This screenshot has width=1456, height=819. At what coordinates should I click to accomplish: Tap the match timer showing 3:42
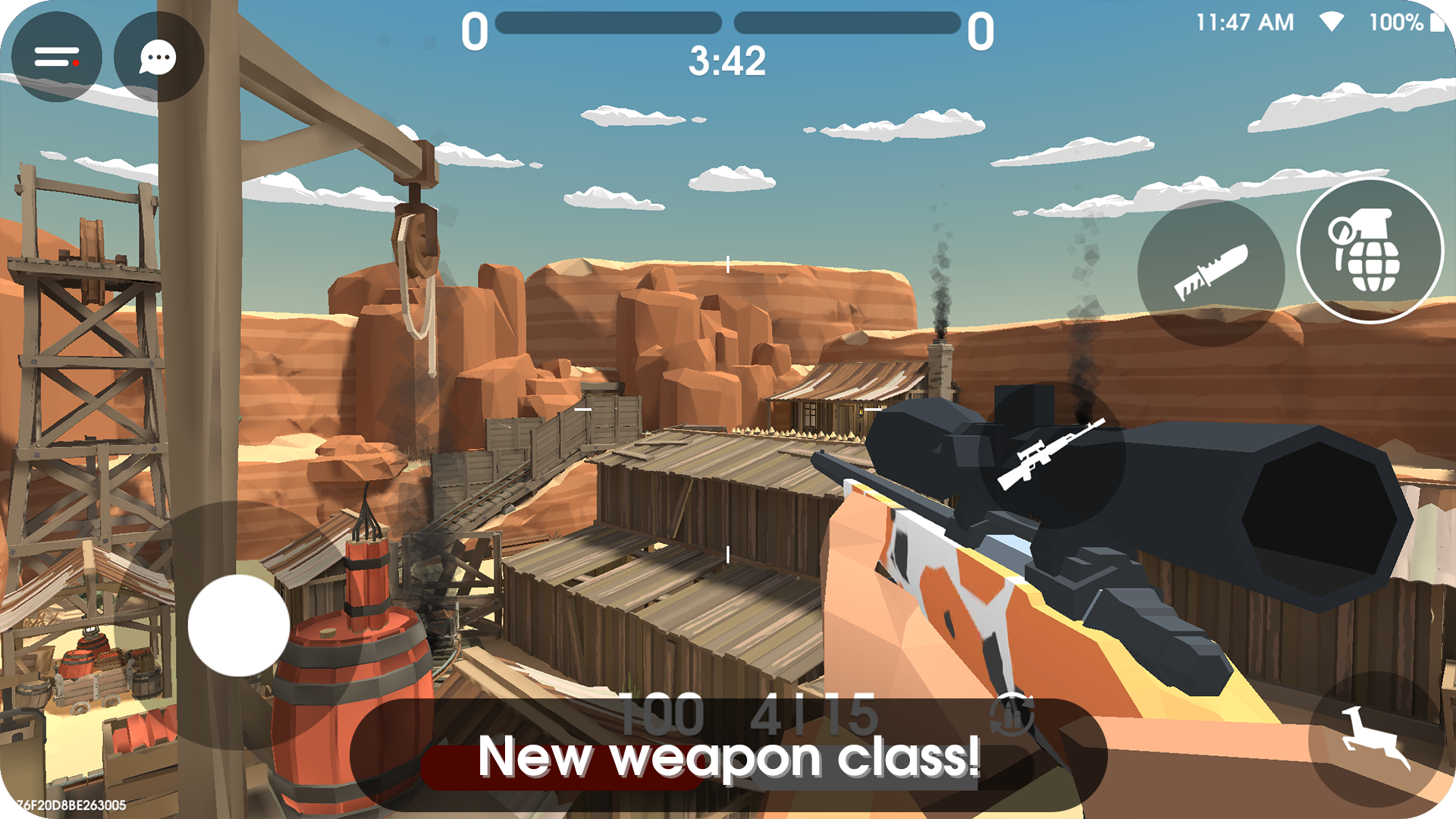726,61
